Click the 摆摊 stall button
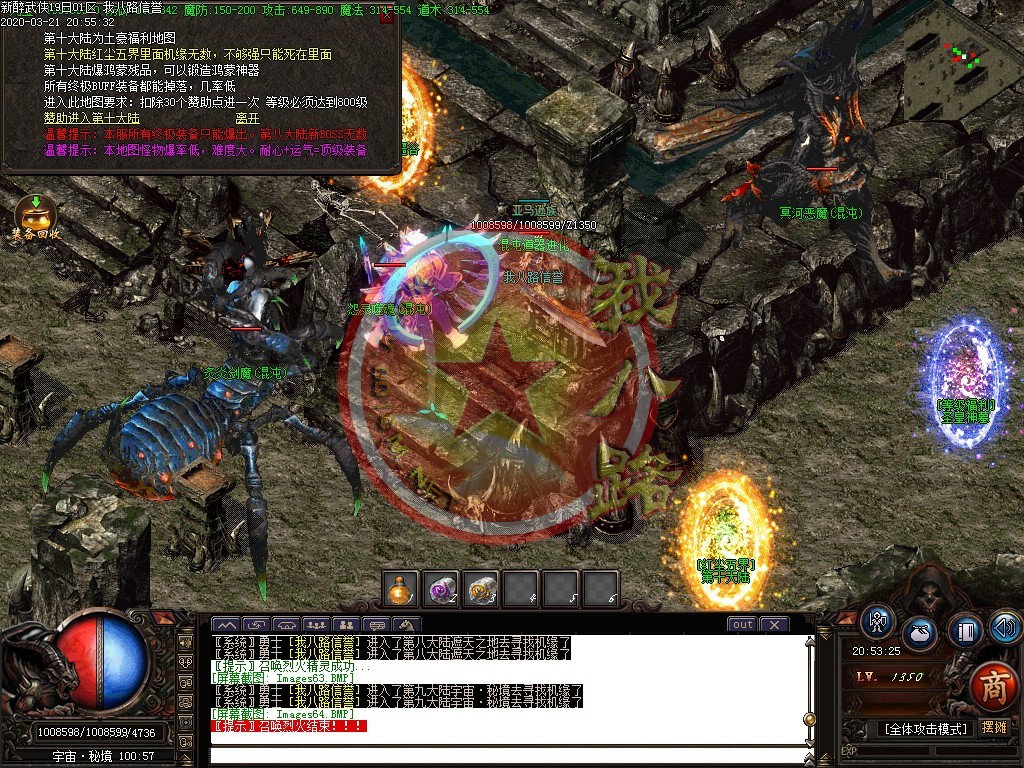This screenshot has width=1024, height=768. click(994, 728)
